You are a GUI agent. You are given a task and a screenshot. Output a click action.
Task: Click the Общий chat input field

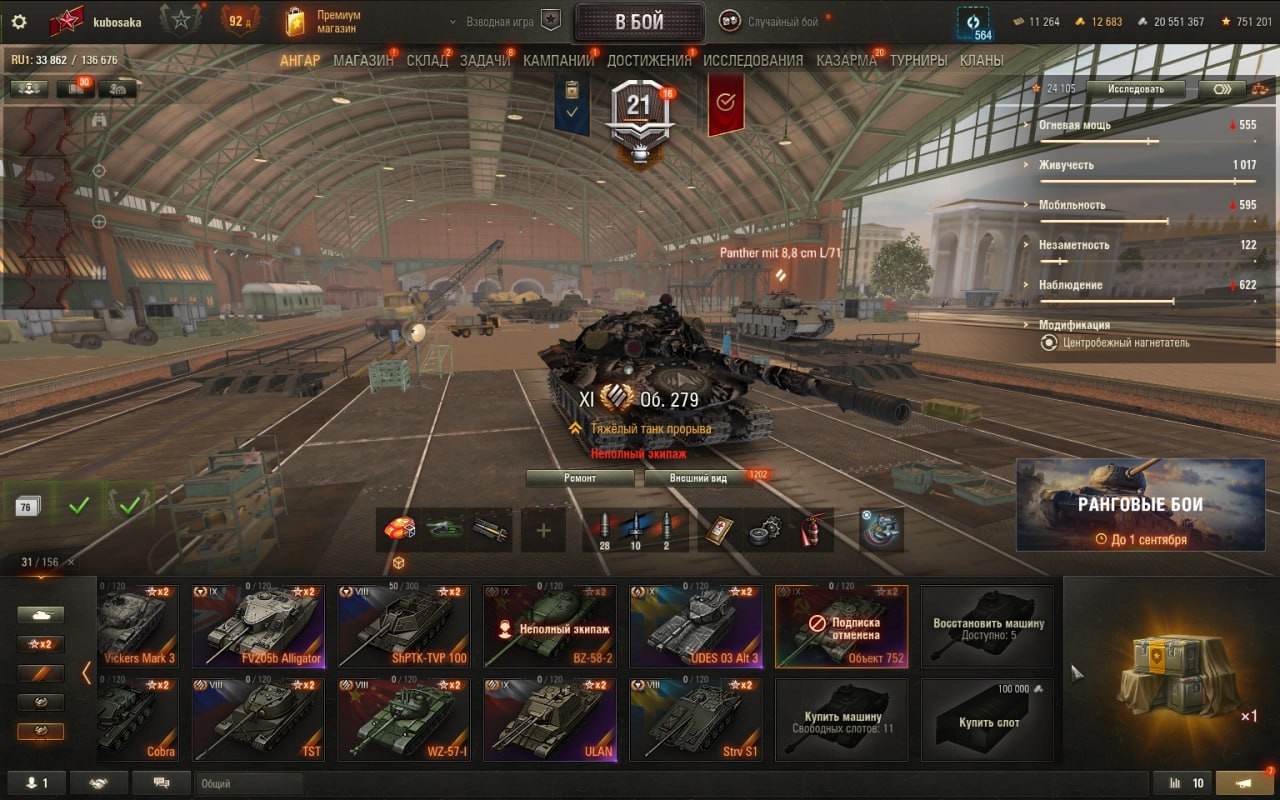(249, 784)
